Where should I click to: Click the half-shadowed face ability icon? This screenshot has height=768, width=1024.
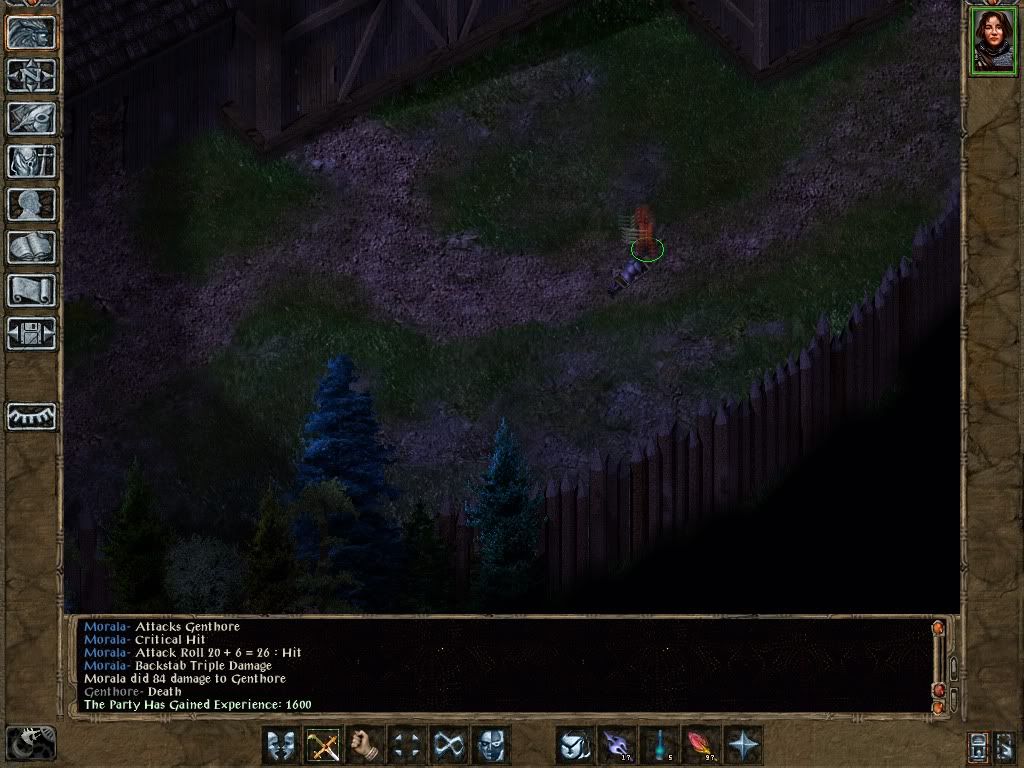coord(491,745)
